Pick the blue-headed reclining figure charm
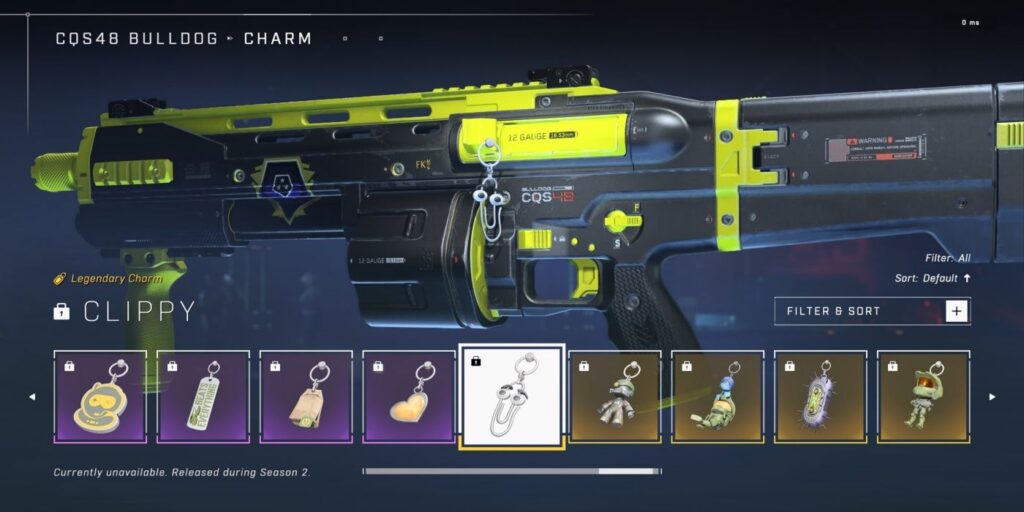The width and height of the screenshot is (1024, 512). click(x=717, y=396)
